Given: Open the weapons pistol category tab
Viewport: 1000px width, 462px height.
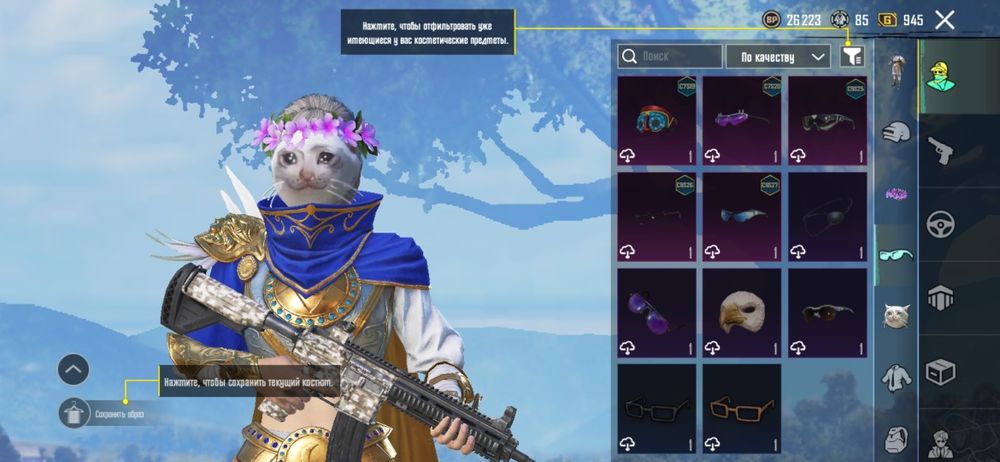Looking at the screenshot, I should [940, 150].
